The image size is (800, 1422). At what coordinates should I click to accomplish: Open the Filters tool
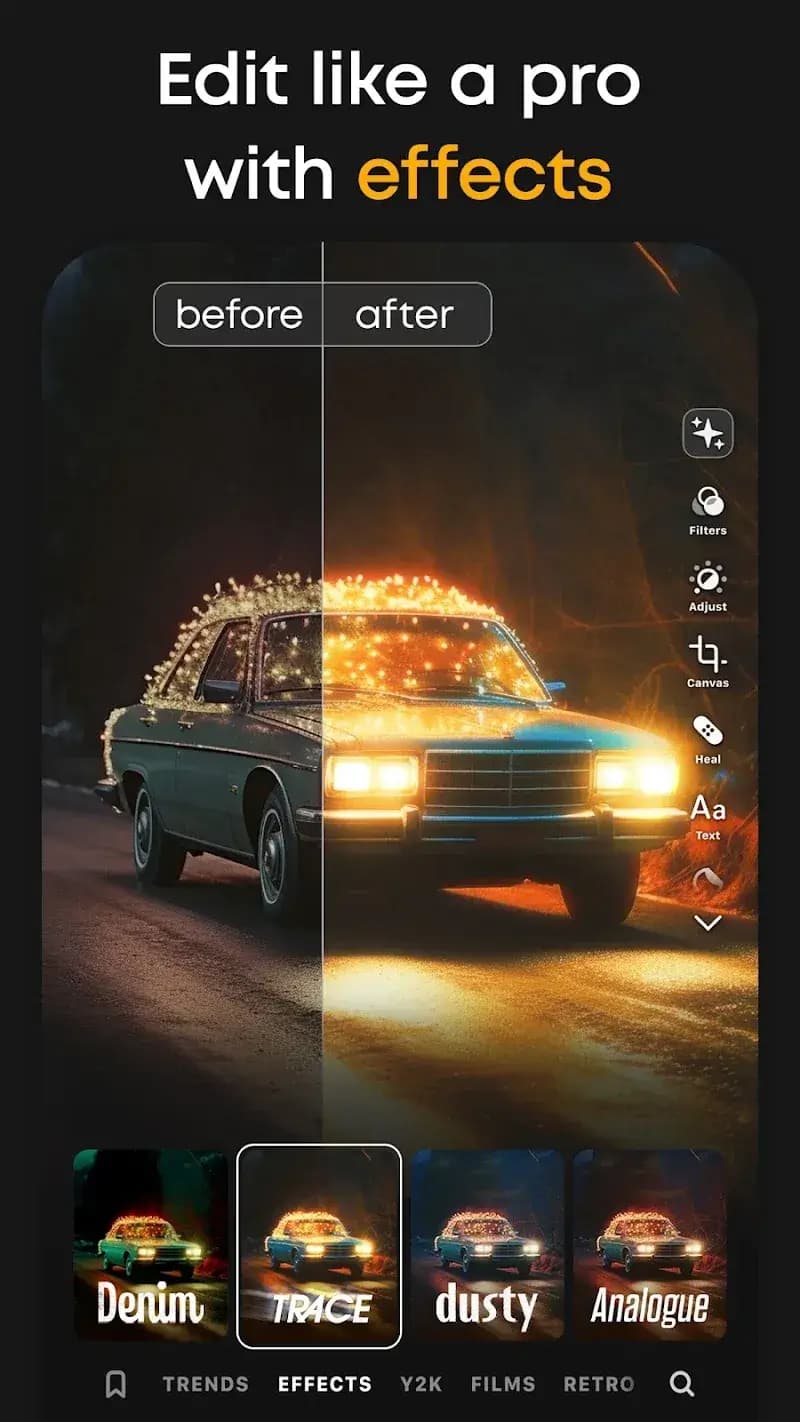tap(708, 508)
